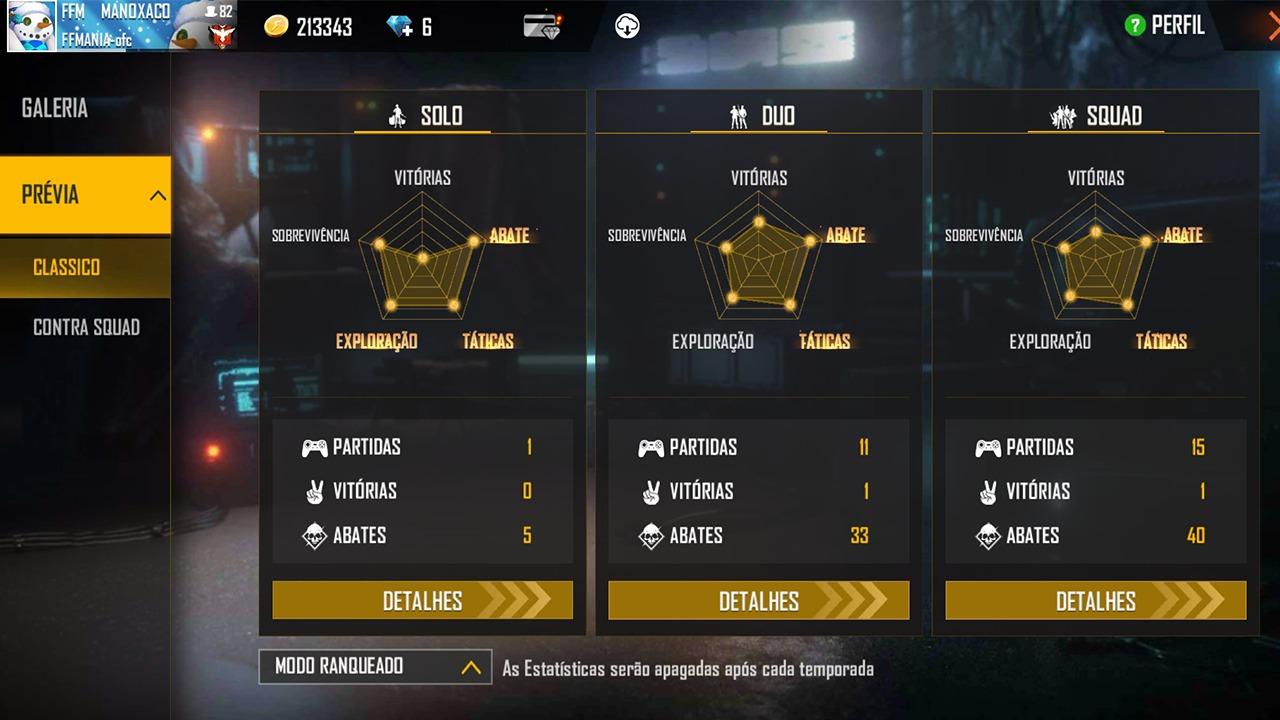Click the single player icon on Solo tab
Image resolution: width=1280 pixels, height=720 pixels.
(399, 115)
